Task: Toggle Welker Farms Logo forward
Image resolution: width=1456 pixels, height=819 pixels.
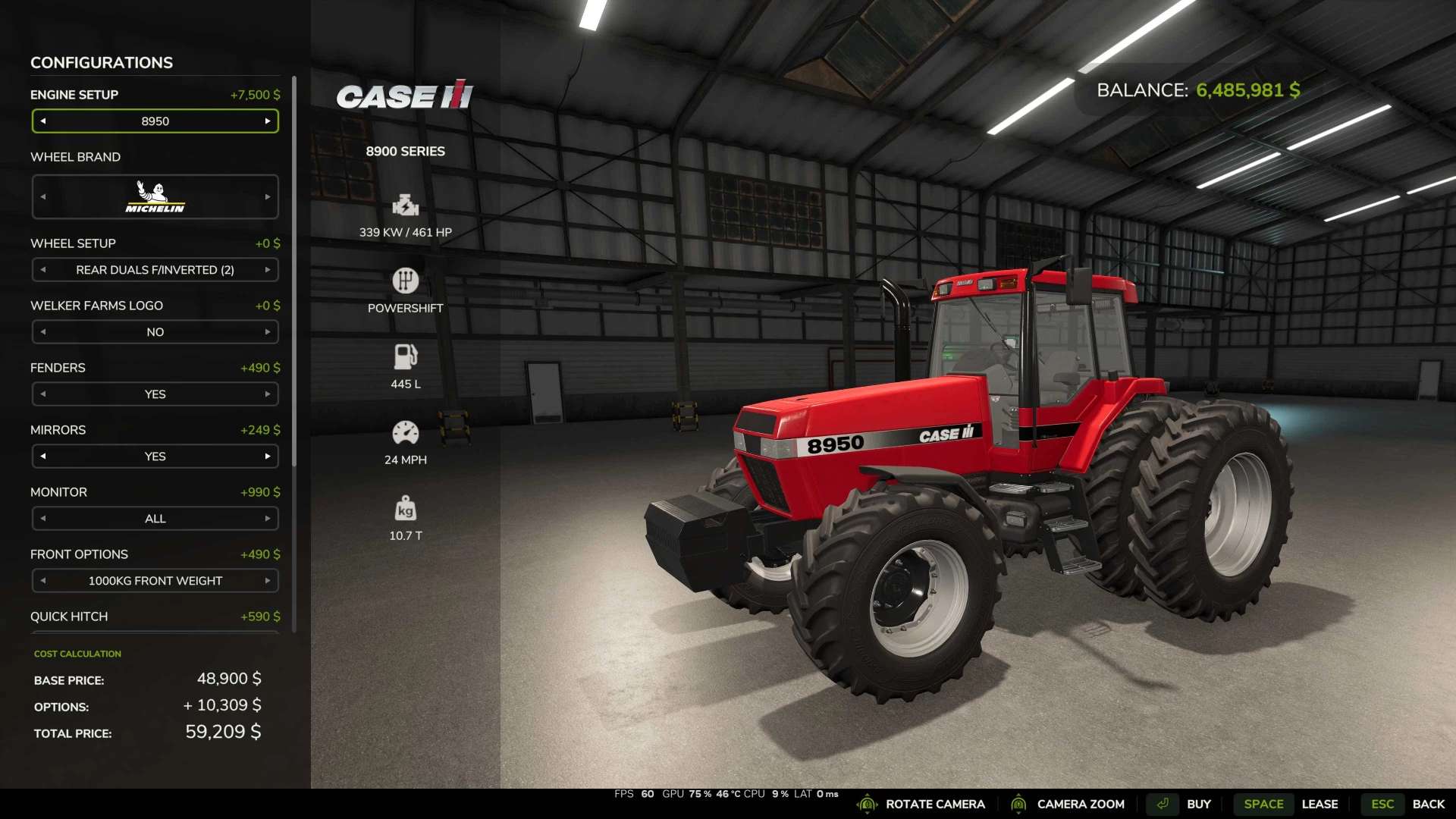Action: tap(268, 332)
